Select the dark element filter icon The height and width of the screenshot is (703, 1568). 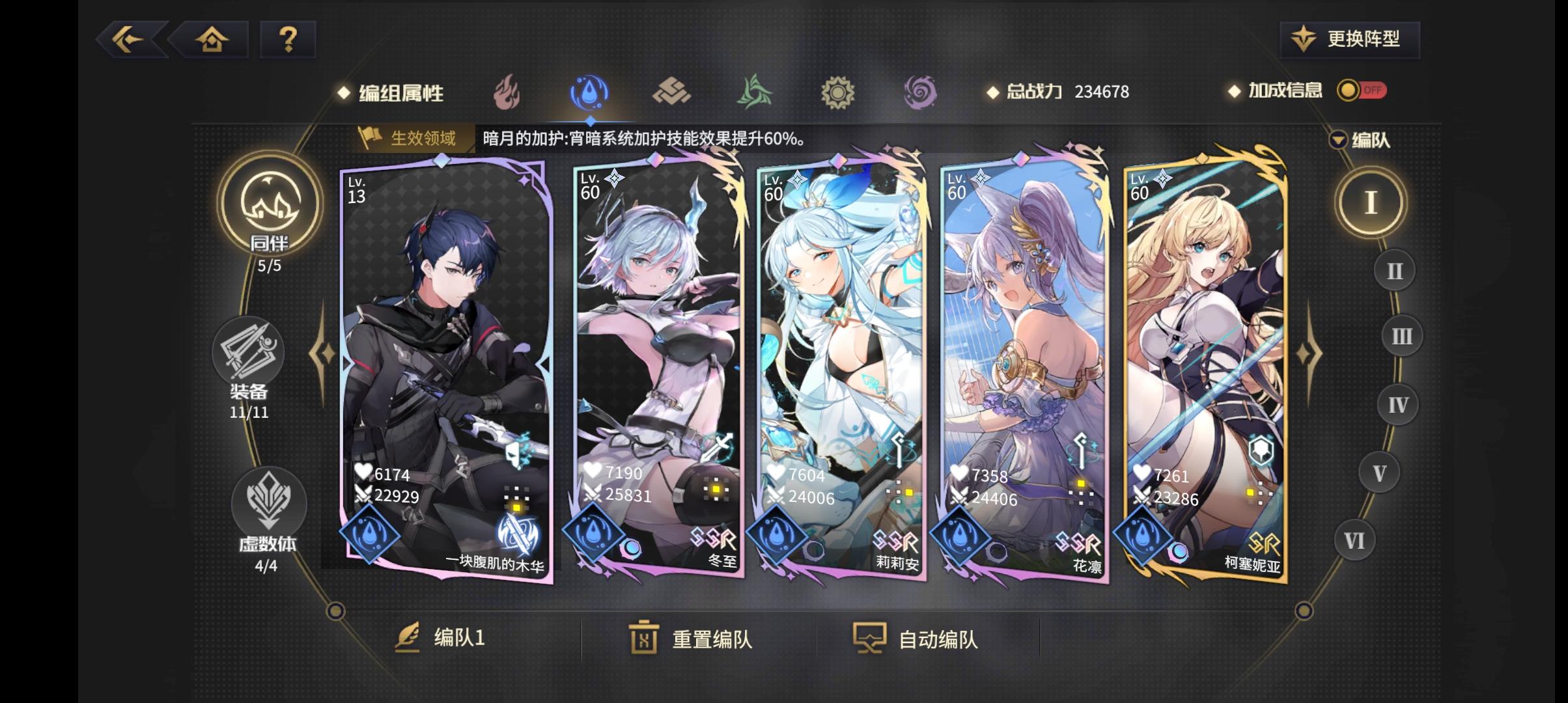tap(920, 93)
